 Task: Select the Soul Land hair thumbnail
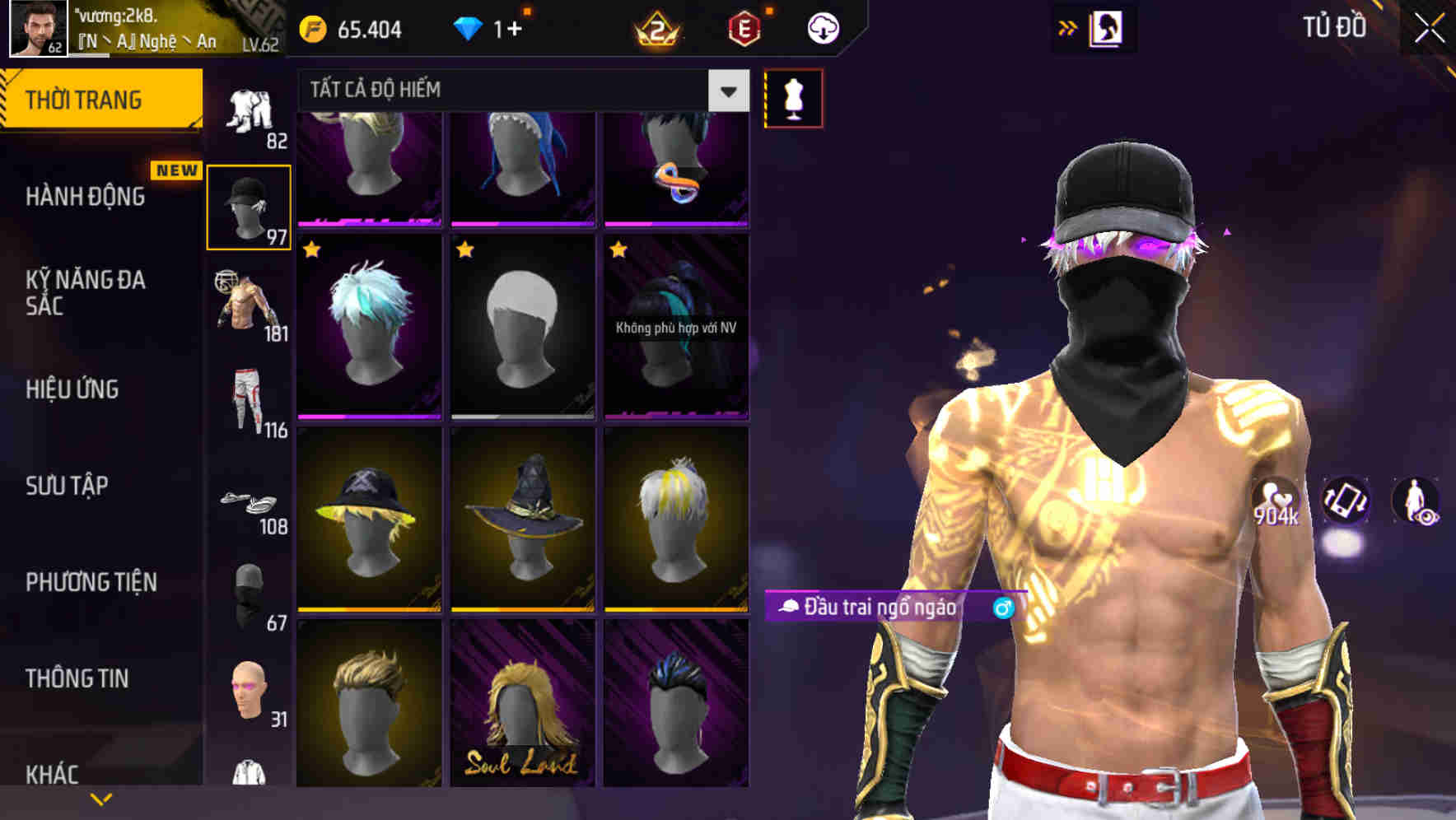click(520, 715)
